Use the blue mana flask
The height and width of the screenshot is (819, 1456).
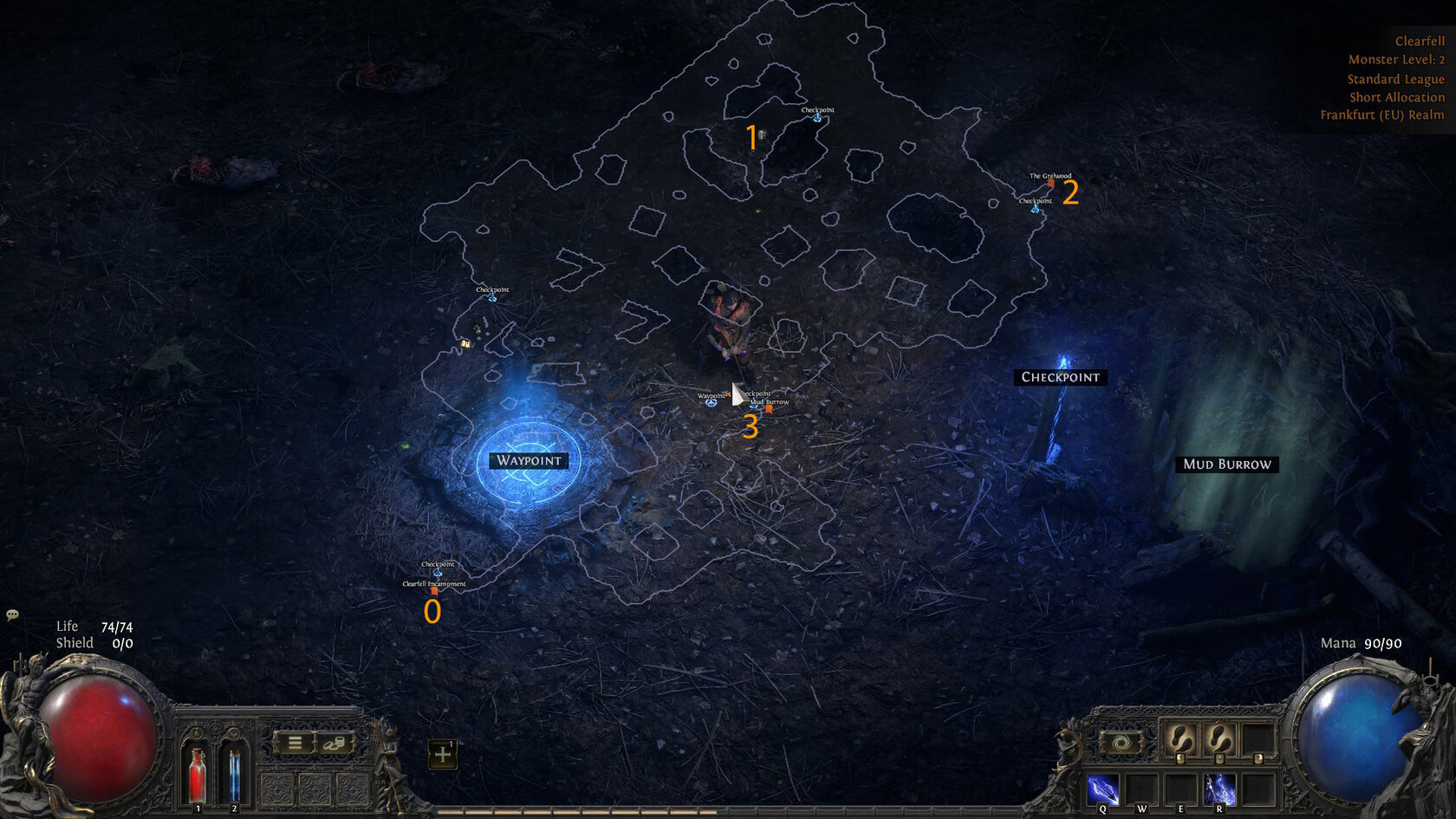coord(234,774)
